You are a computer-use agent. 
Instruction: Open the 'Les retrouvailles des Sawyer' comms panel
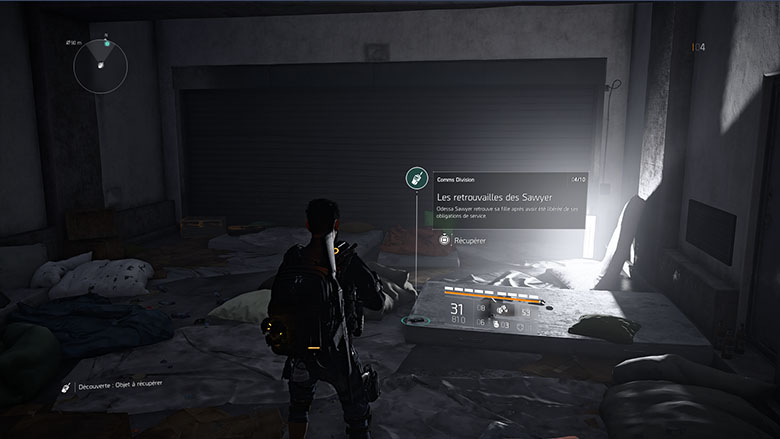(x=509, y=200)
